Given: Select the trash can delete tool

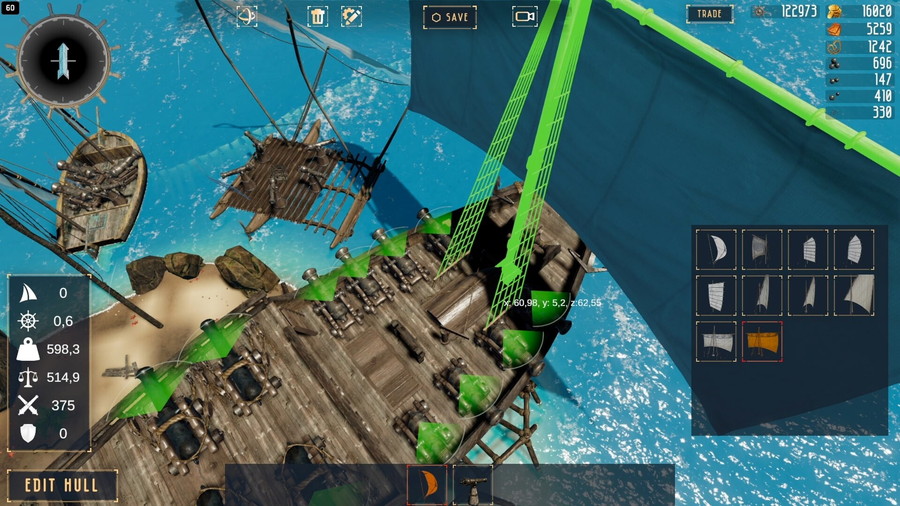Looking at the screenshot, I should [x=317, y=16].
